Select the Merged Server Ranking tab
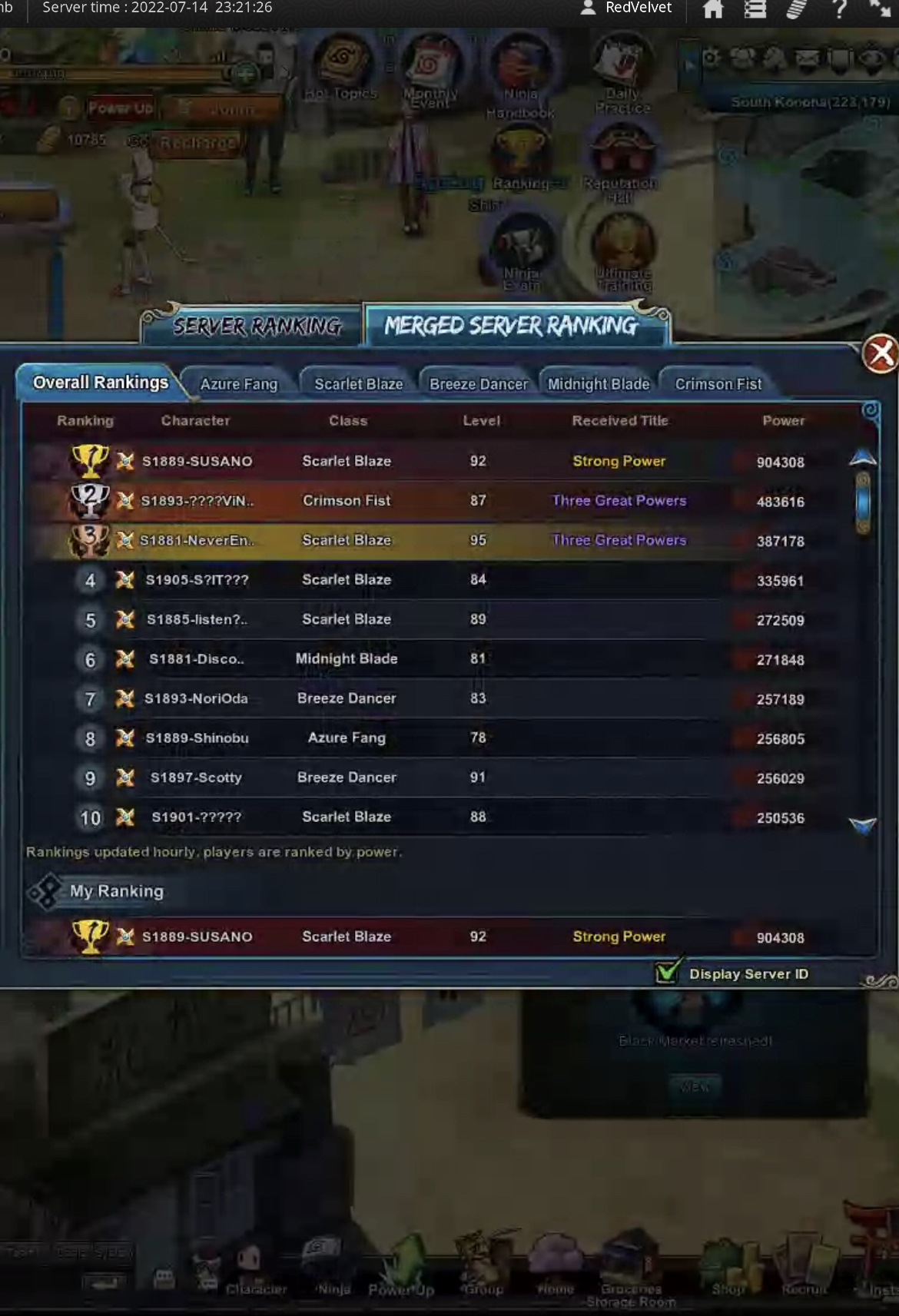The height and width of the screenshot is (1316, 899). pos(512,327)
